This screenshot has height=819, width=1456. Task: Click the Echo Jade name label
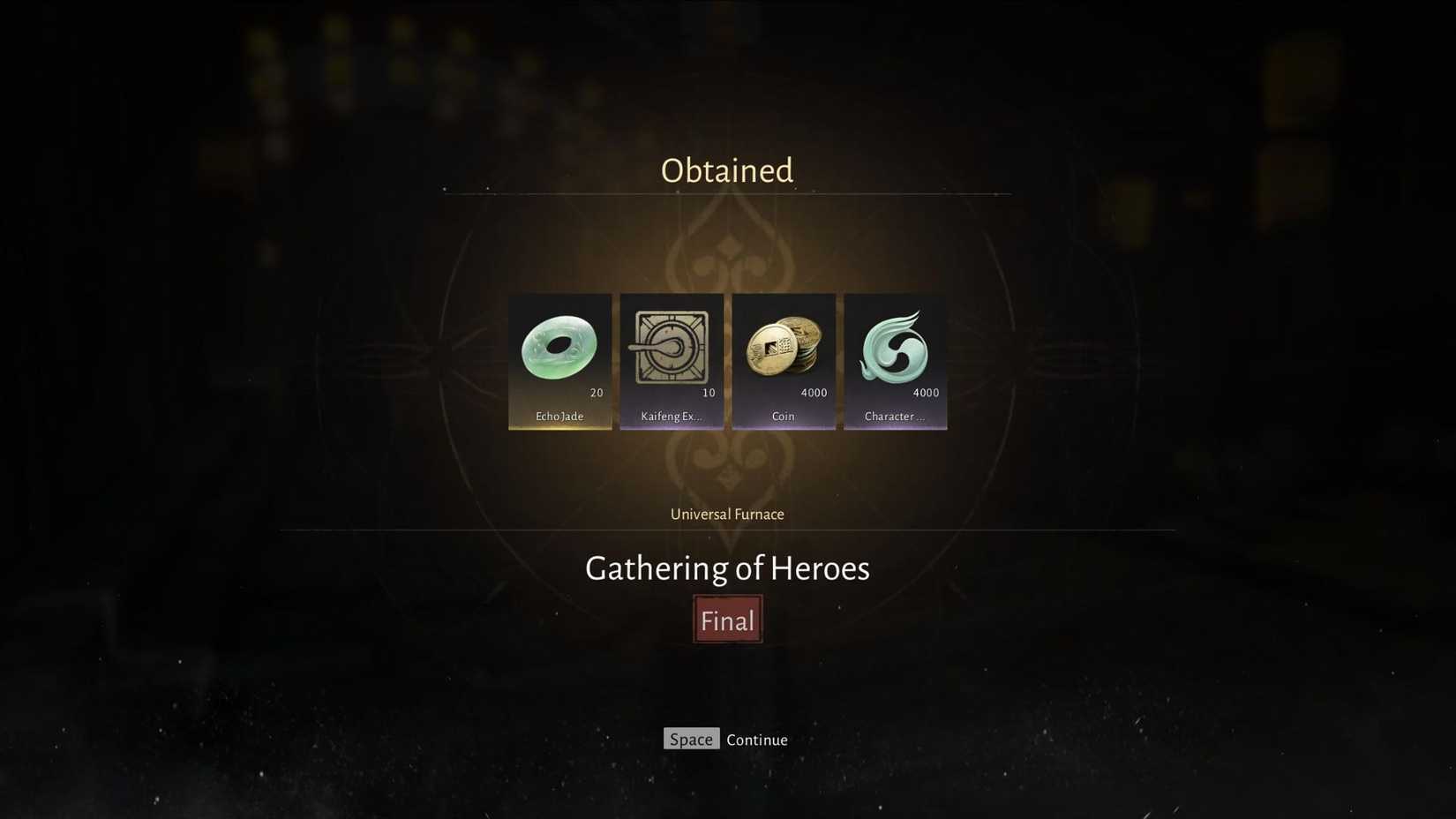point(559,416)
